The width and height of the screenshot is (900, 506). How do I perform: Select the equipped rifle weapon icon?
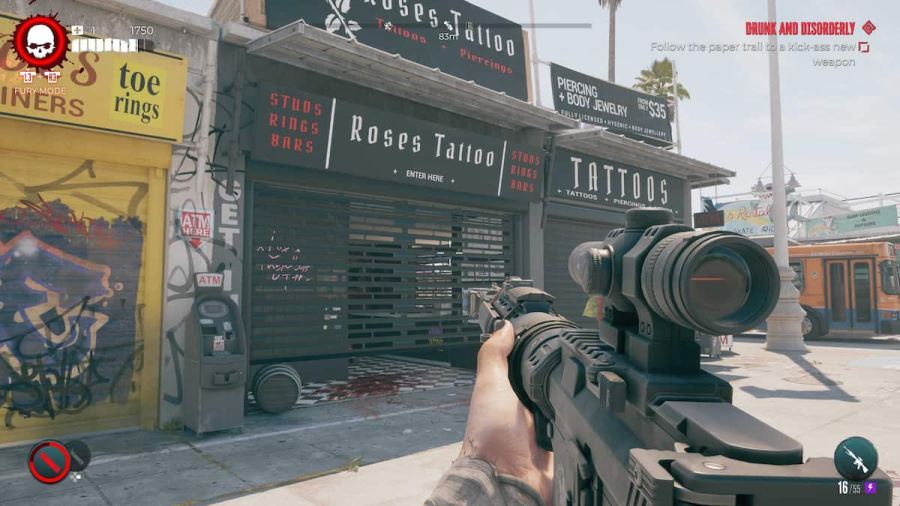click(x=856, y=458)
